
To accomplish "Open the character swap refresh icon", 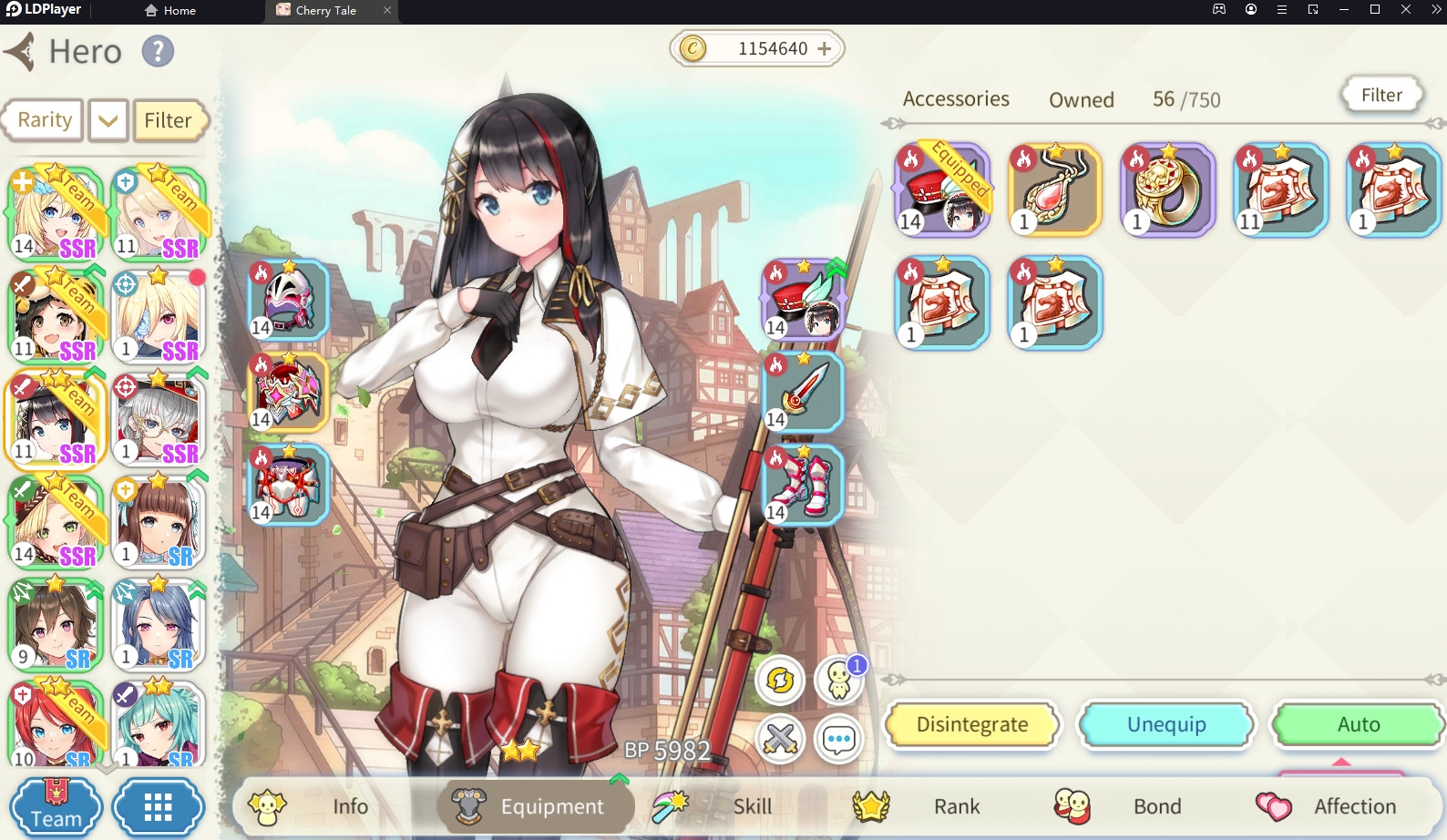I will pos(779,680).
